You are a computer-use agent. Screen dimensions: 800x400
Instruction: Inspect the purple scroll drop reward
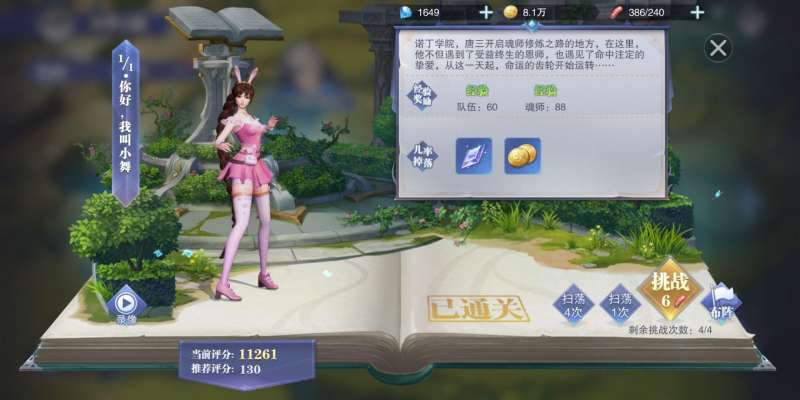(474, 155)
